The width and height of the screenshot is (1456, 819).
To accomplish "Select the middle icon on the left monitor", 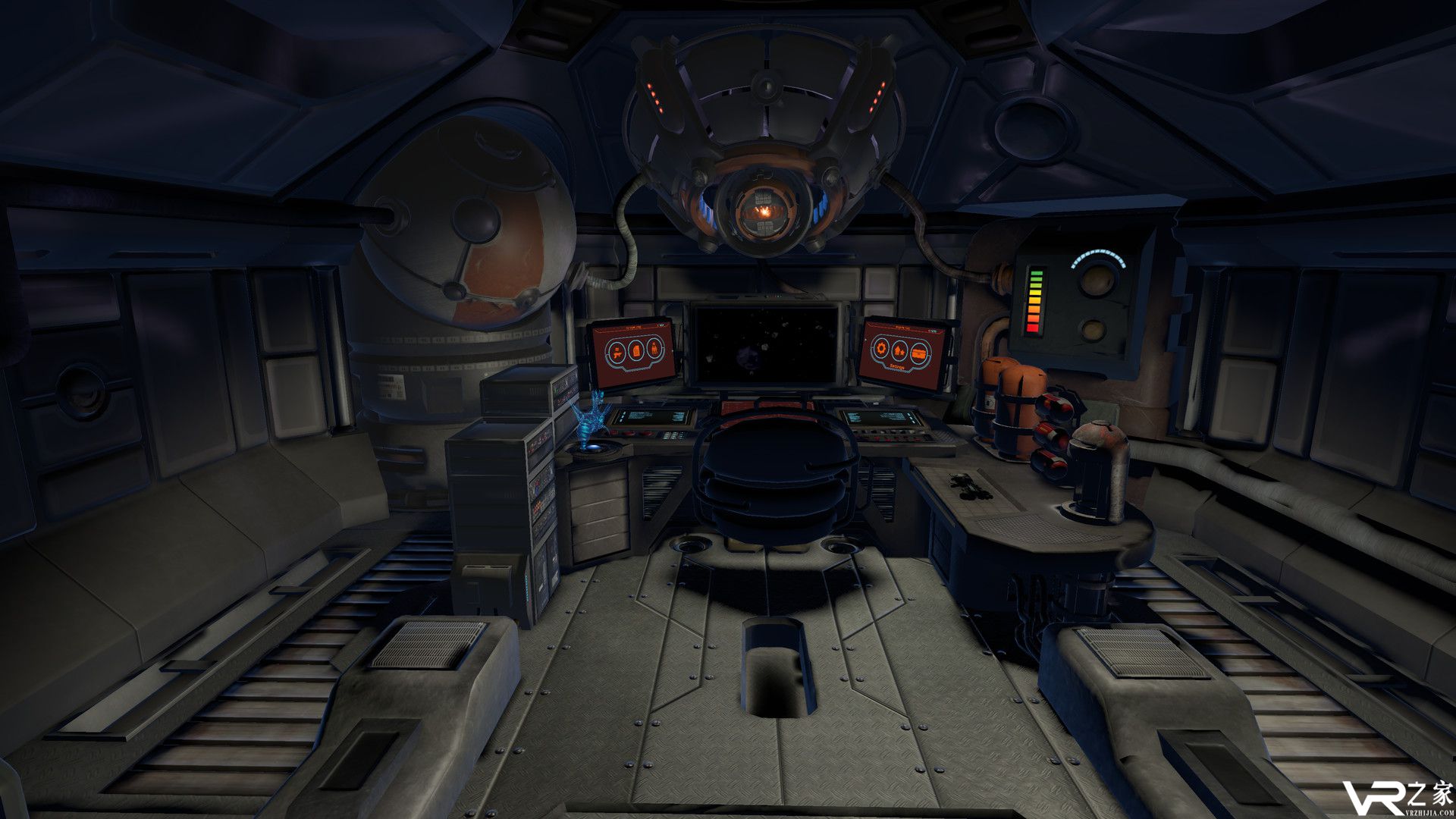I will (635, 351).
